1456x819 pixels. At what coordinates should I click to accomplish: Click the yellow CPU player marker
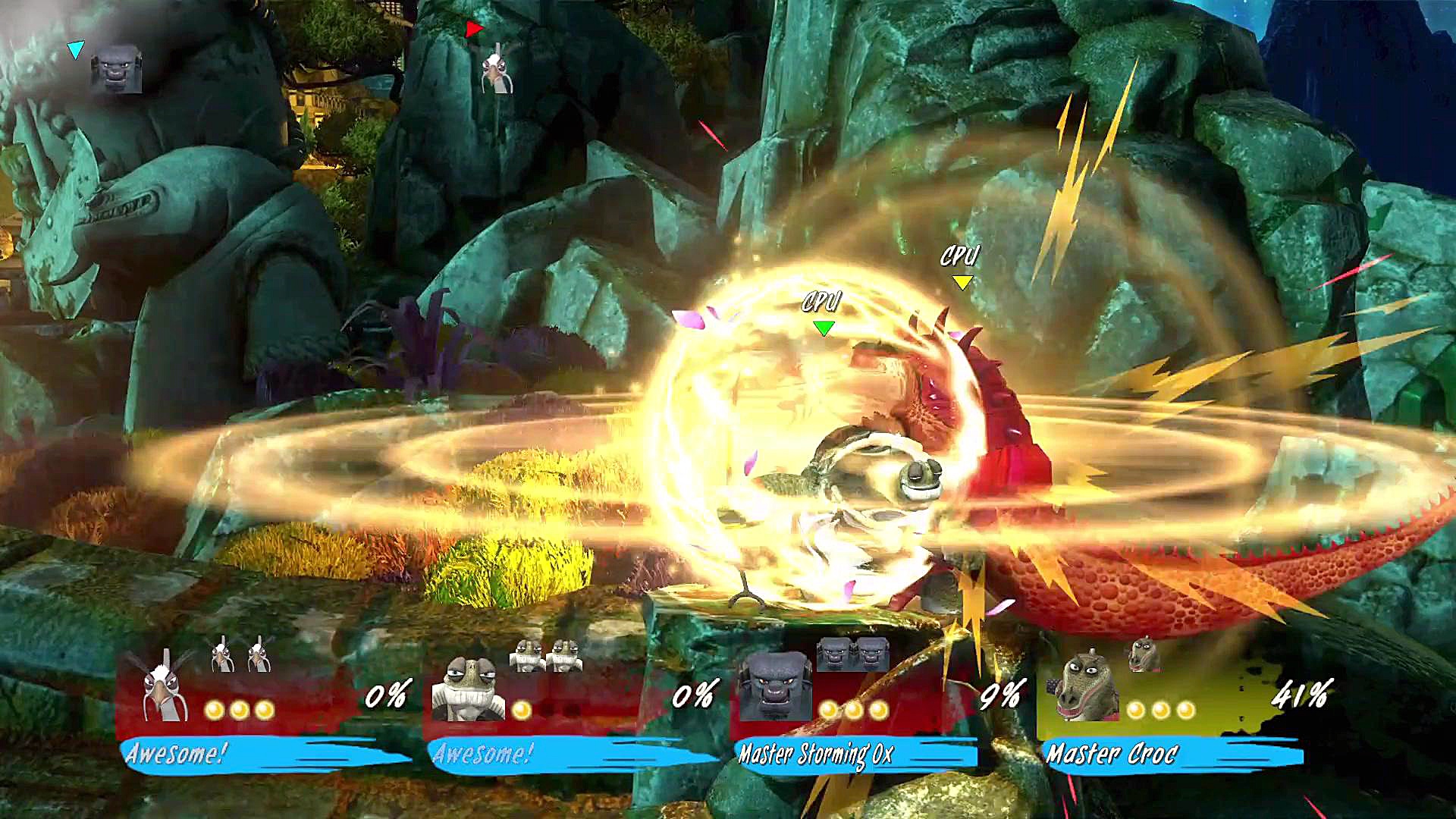click(x=962, y=282)
